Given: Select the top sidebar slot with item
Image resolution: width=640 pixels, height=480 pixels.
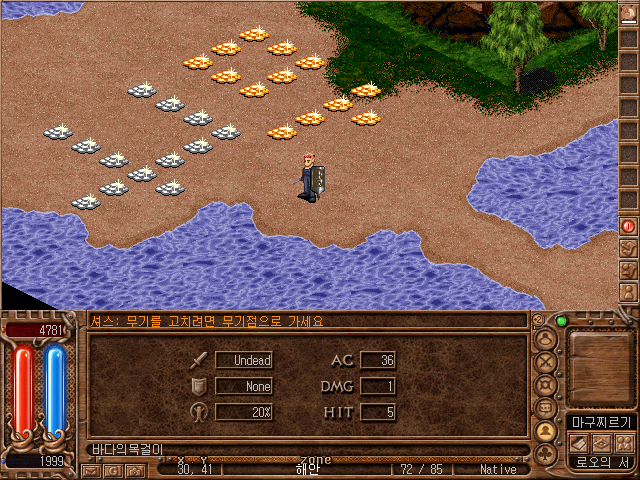Looking at the screenshot, I should (x=629, y=15).
